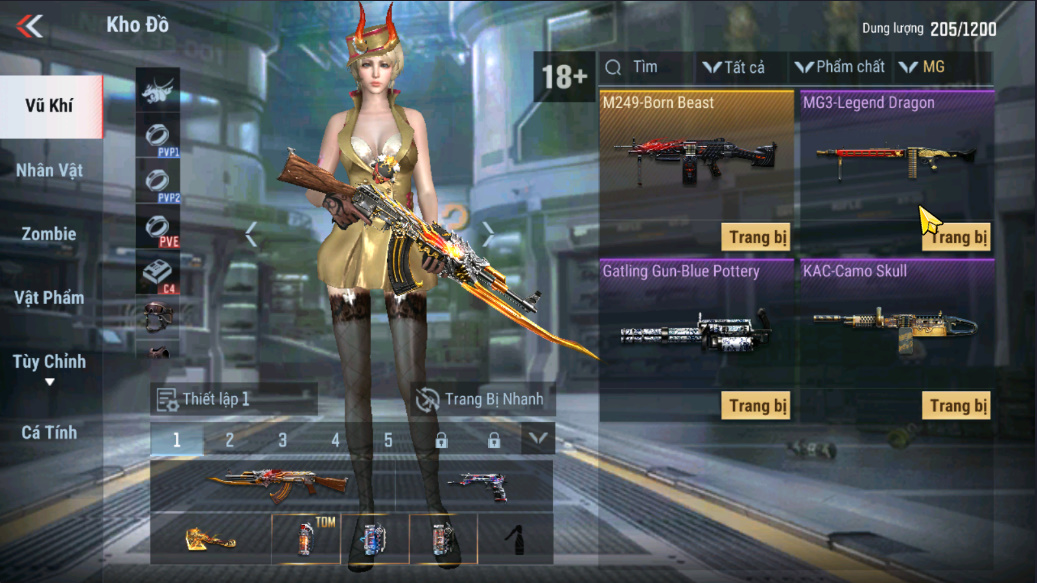
Task: Equip the KAC-Camo Skull
Action: point(956,405)
